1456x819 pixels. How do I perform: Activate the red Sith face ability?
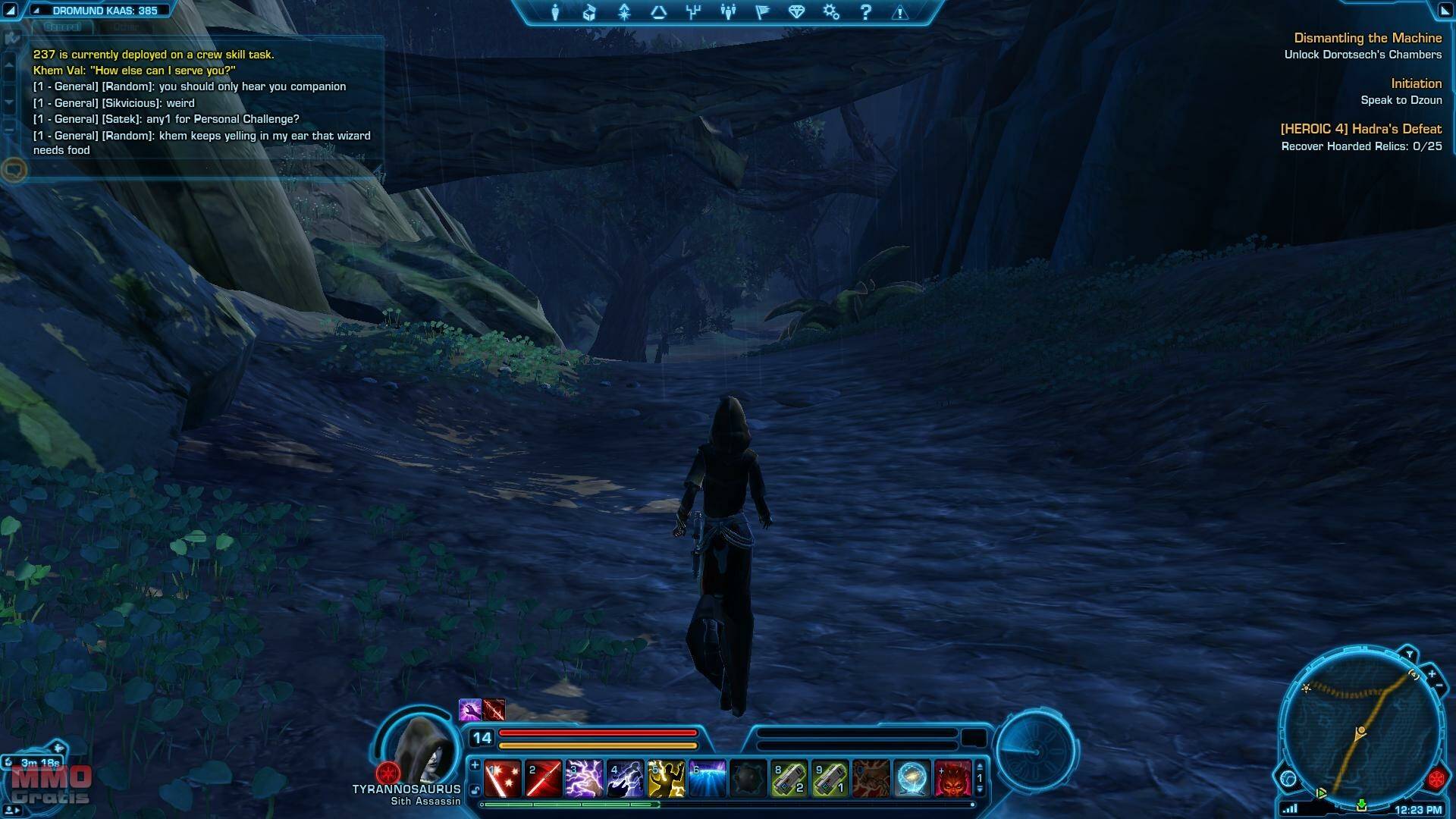(952, 779)
